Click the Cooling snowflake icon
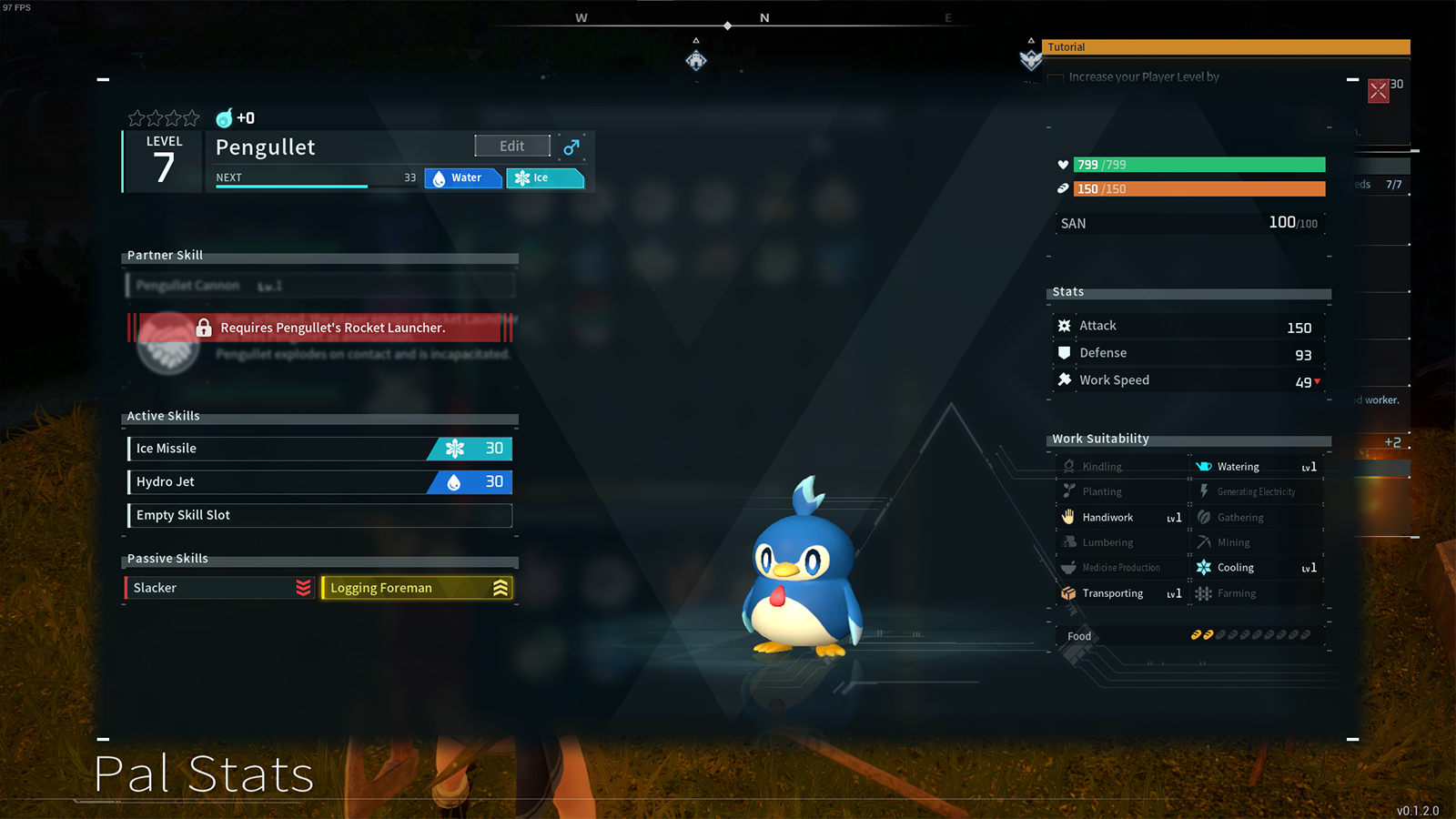This screenshot has height=819, width=1456. click(x=1204, y=567)
